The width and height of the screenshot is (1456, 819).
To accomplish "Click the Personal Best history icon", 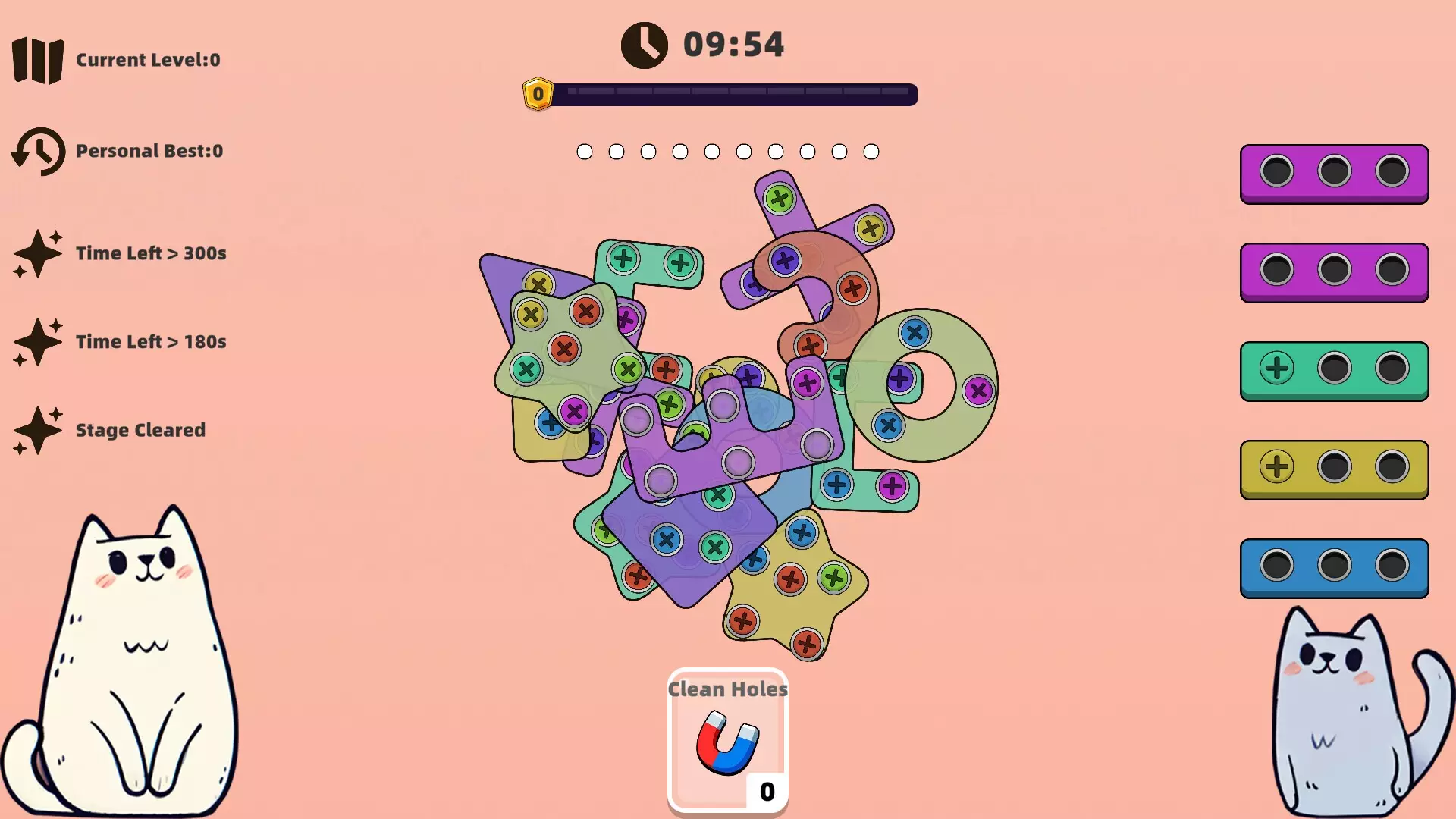I will point(39,150).
